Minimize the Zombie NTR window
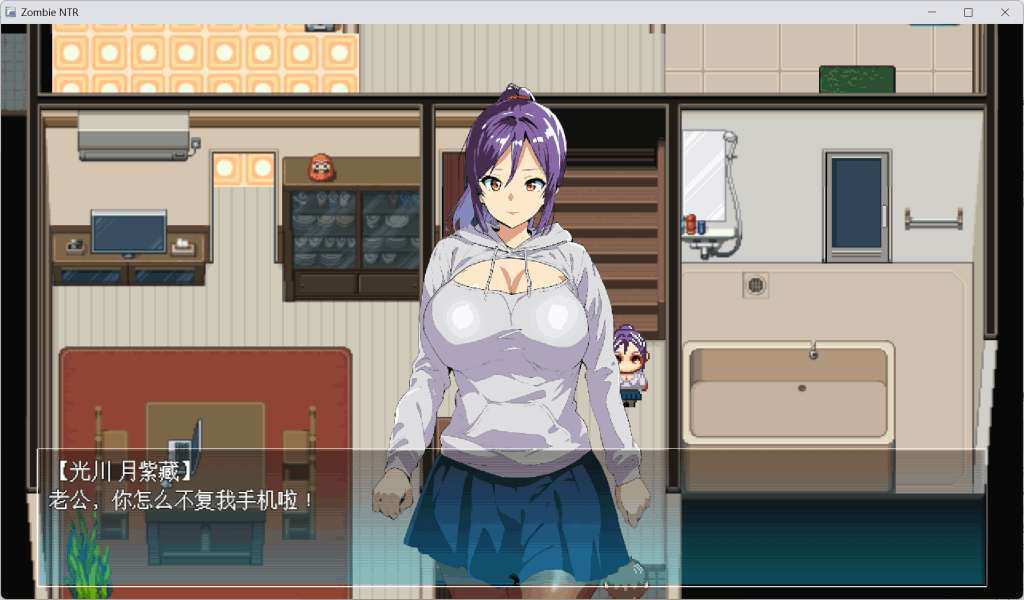The image size is (1024, 600). click(x=932, y=12)
